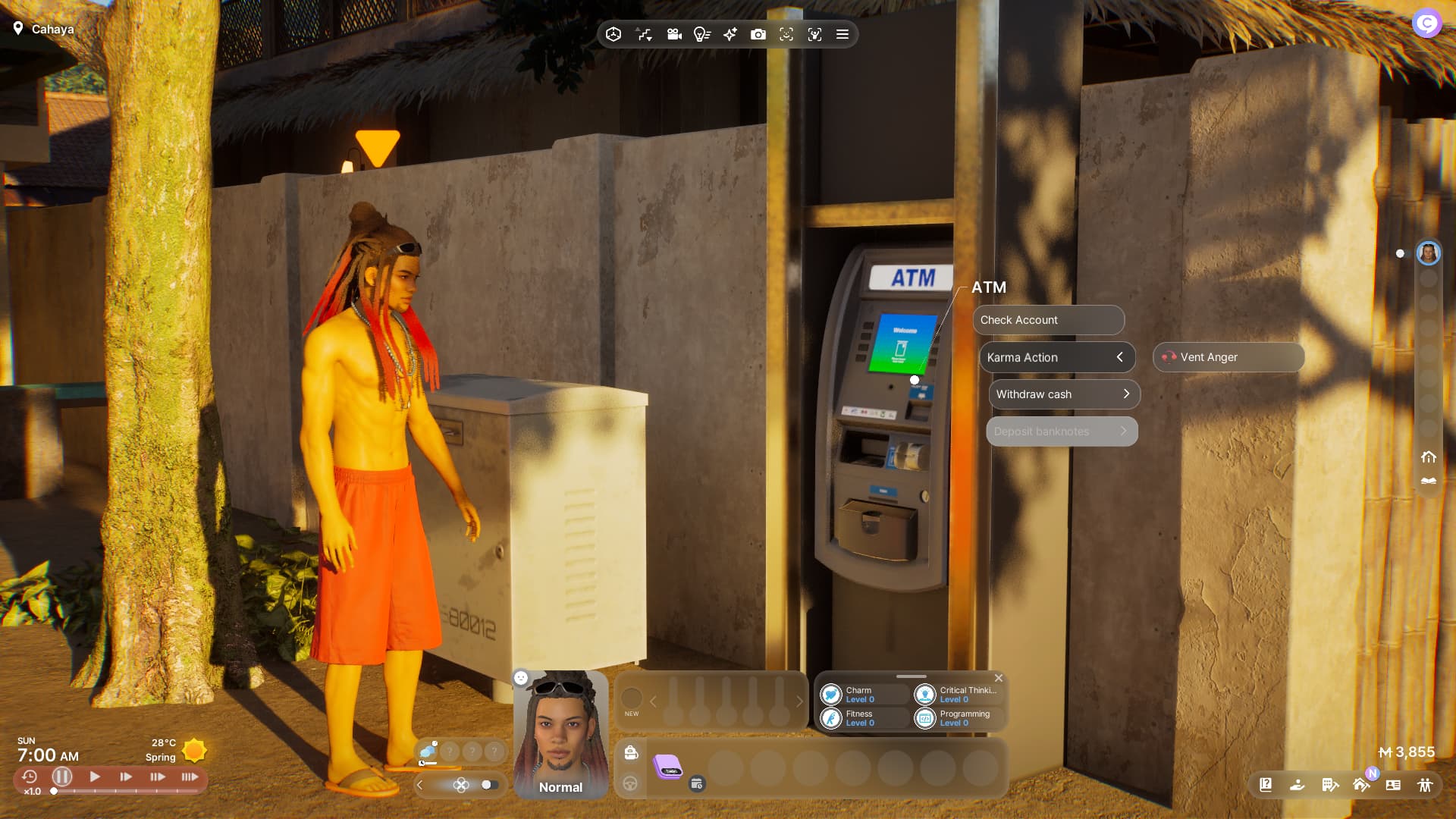This screenshot has height=819, width=1456.
Task: Collapse the Karma Action submenu
Action: (1119, 357)
